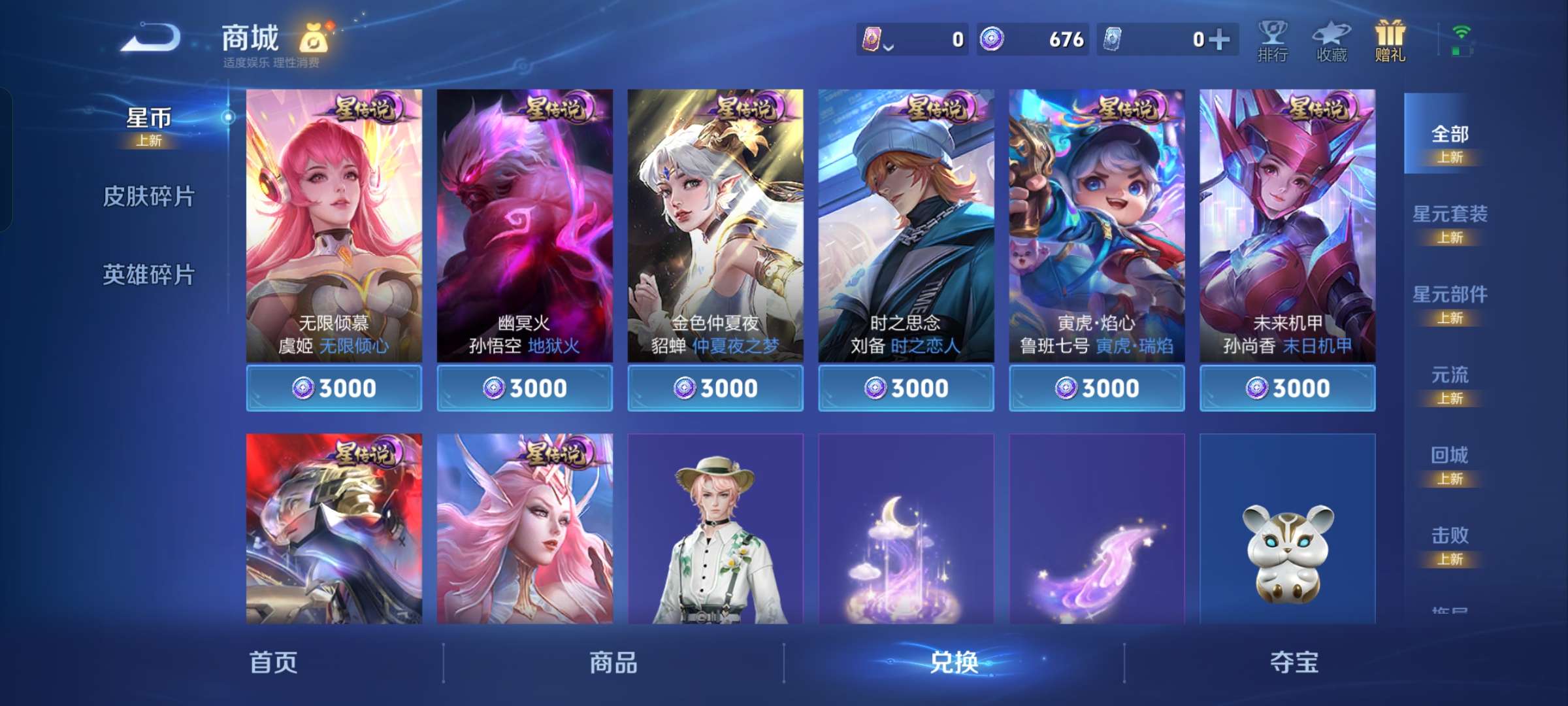
Task: Click the 3000 price button under 幽冥火
Action: coord(525,387)
